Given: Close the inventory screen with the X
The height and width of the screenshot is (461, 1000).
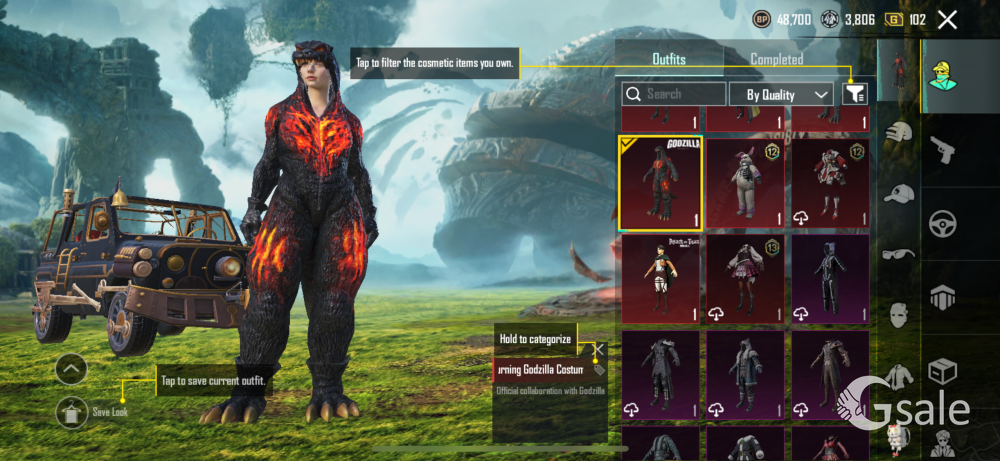Looking at the screenshot, I should (947, 19).
